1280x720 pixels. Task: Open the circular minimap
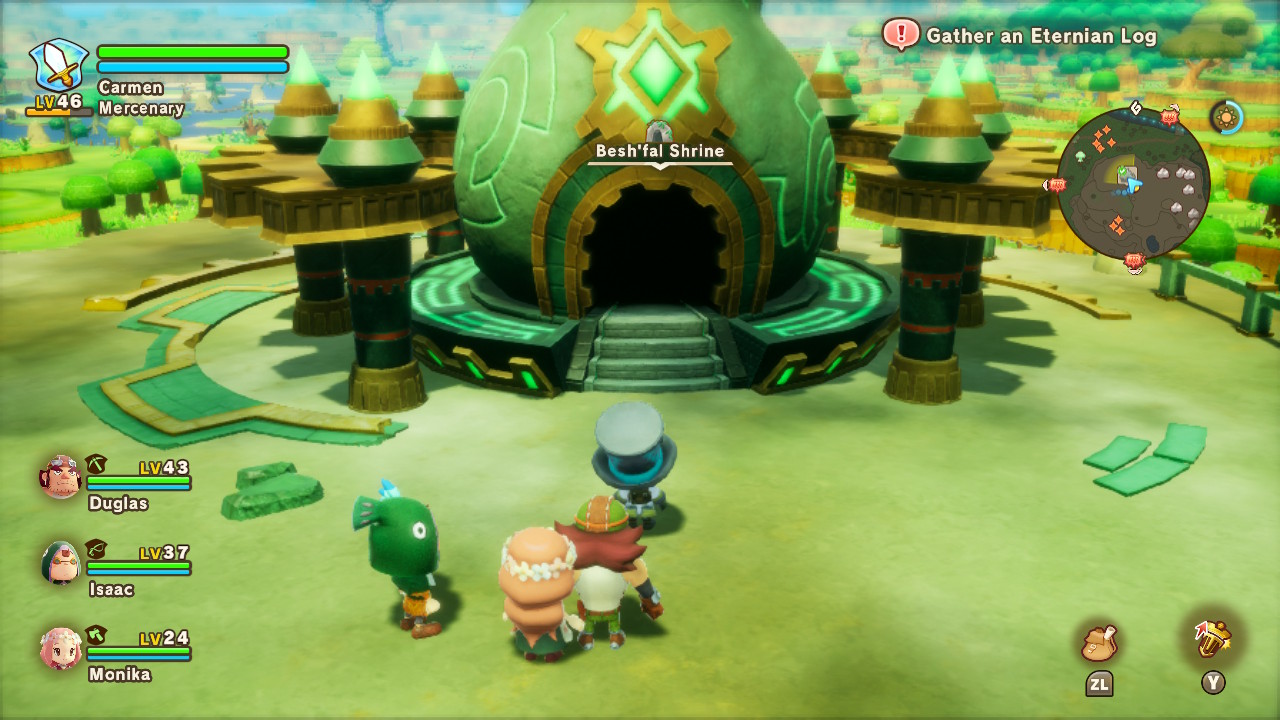click(x=1133, y=185)
